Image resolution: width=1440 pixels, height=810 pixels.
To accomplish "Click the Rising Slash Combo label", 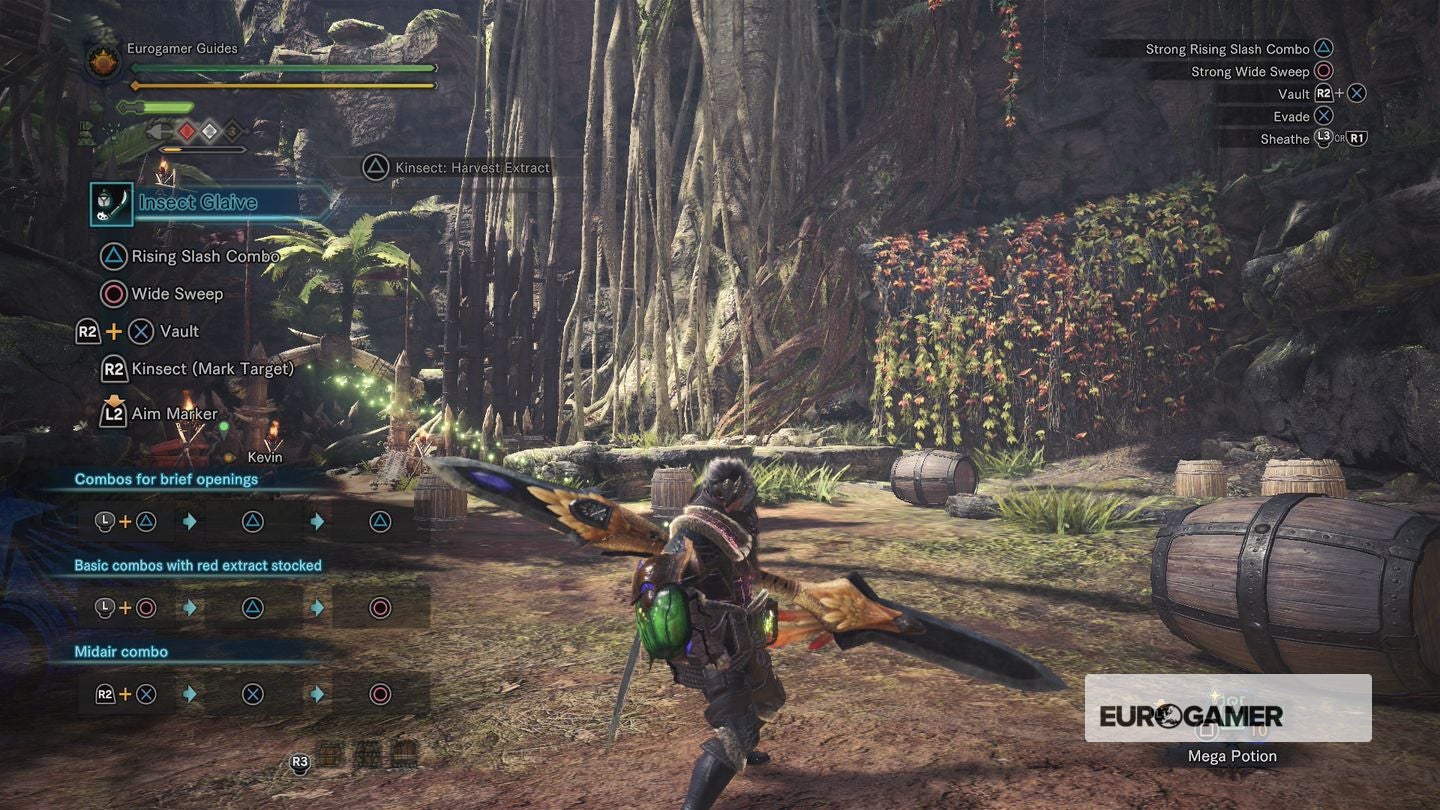I will point(203,256).
